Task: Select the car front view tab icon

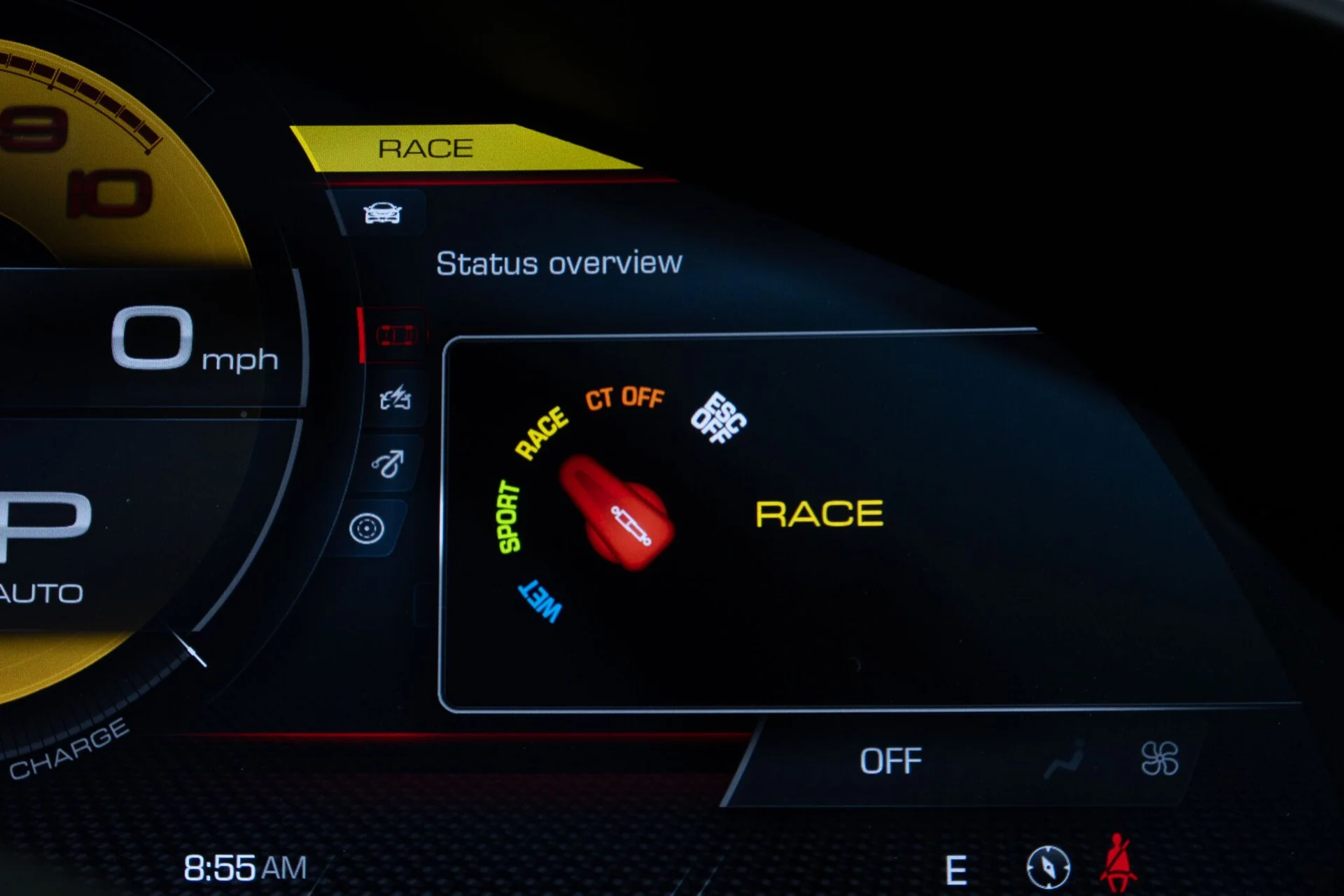Action: click(x=382, y=213)
